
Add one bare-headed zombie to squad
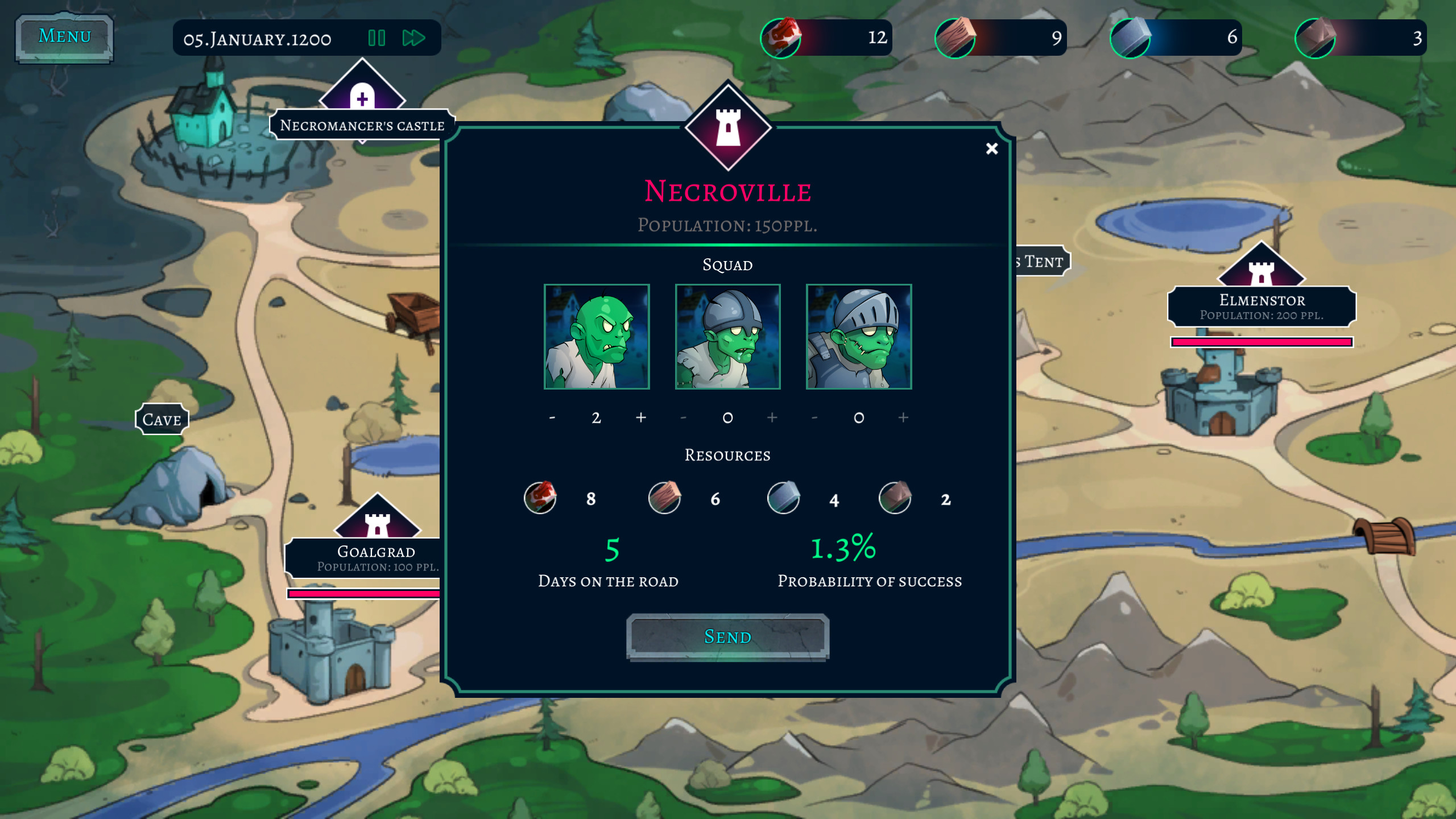641,417
